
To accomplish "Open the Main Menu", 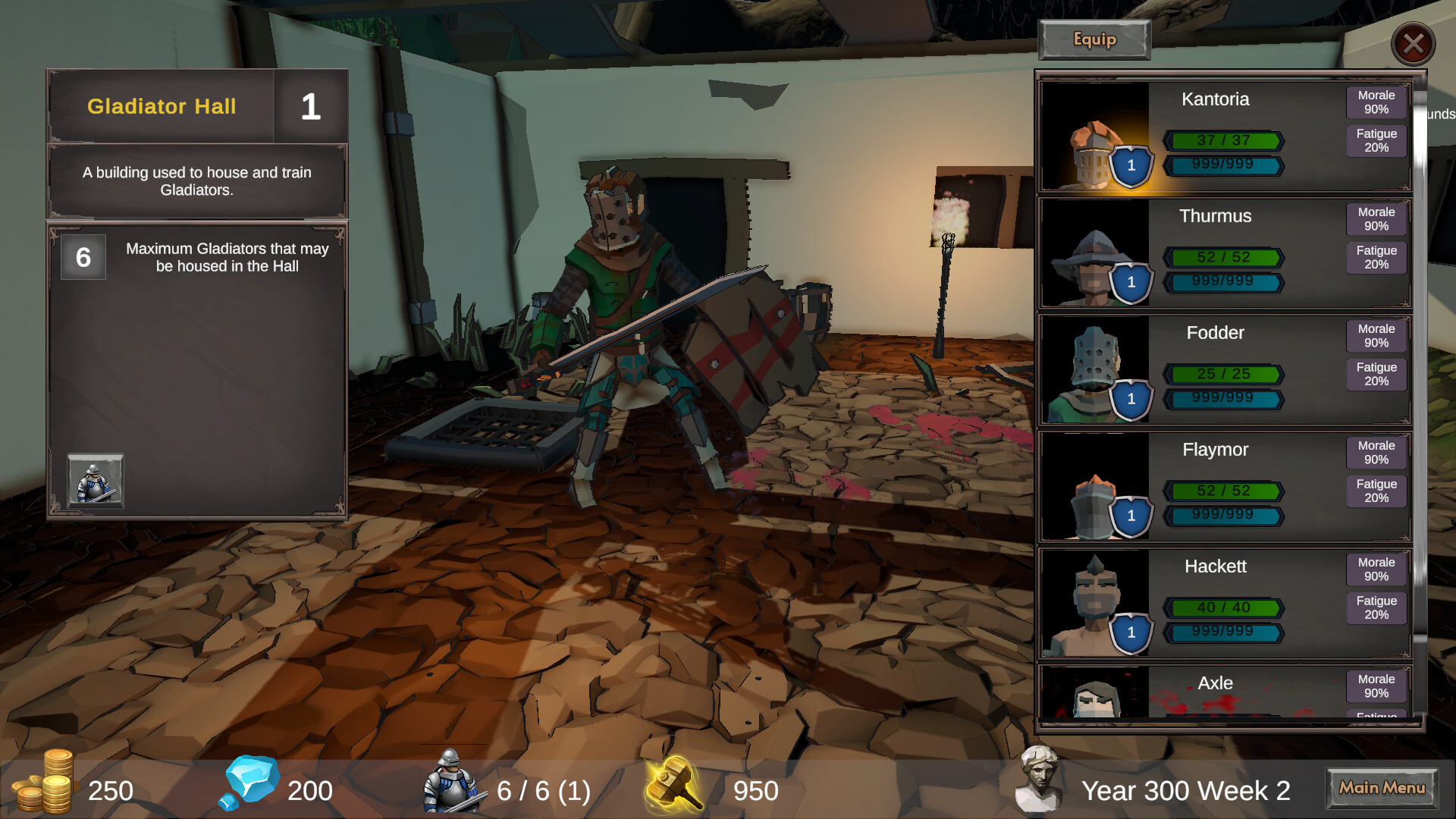I will (1382, 789).
